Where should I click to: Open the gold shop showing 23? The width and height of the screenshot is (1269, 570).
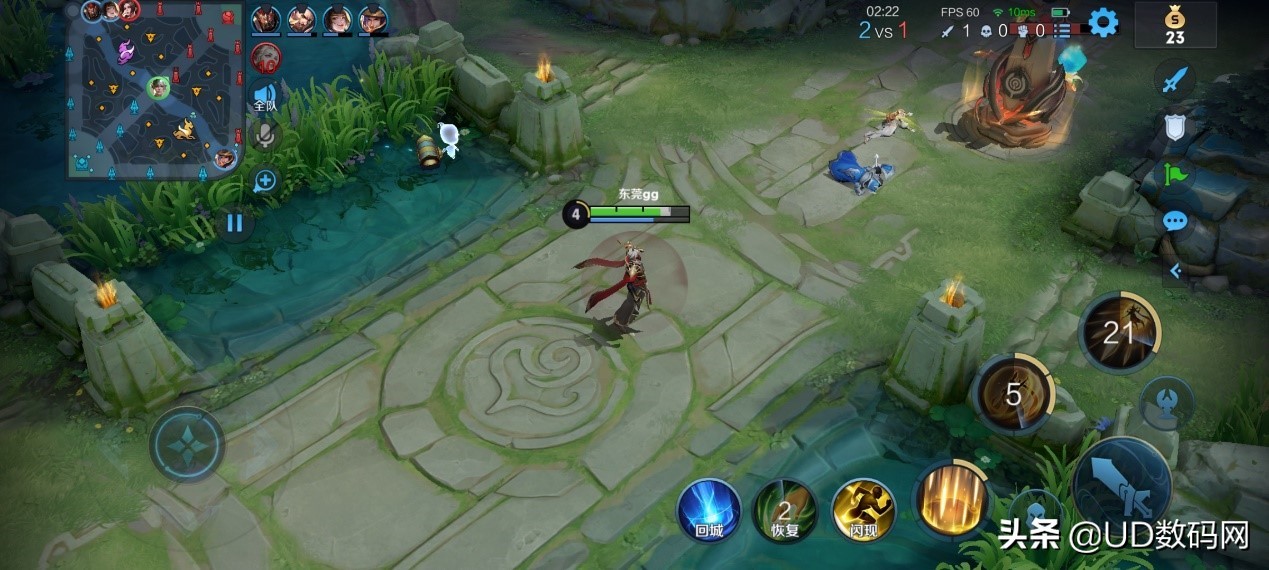click(x=1175, y=25)
